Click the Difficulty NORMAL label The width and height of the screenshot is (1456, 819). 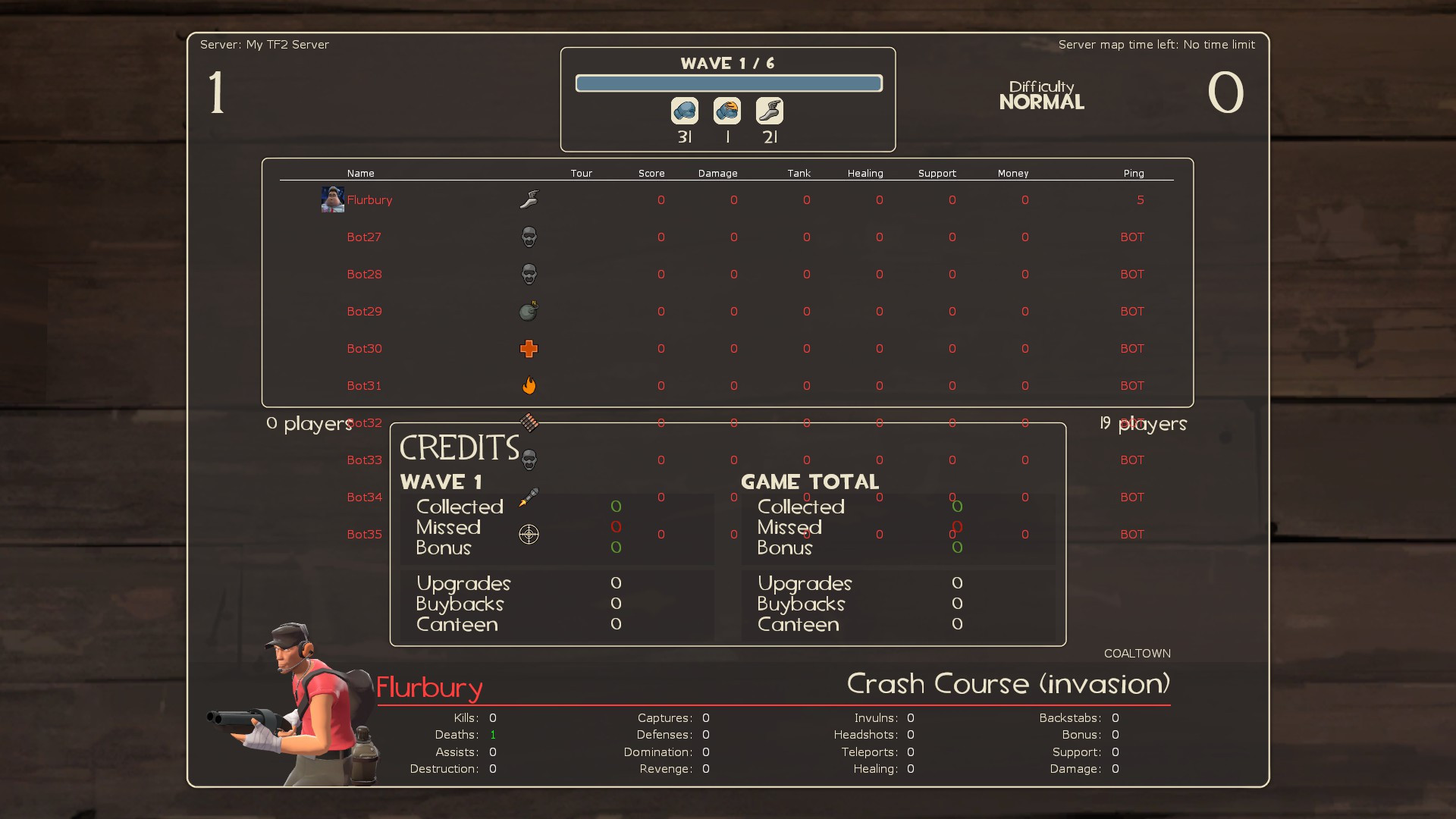pyautogui.click(x=1041, y=95)
